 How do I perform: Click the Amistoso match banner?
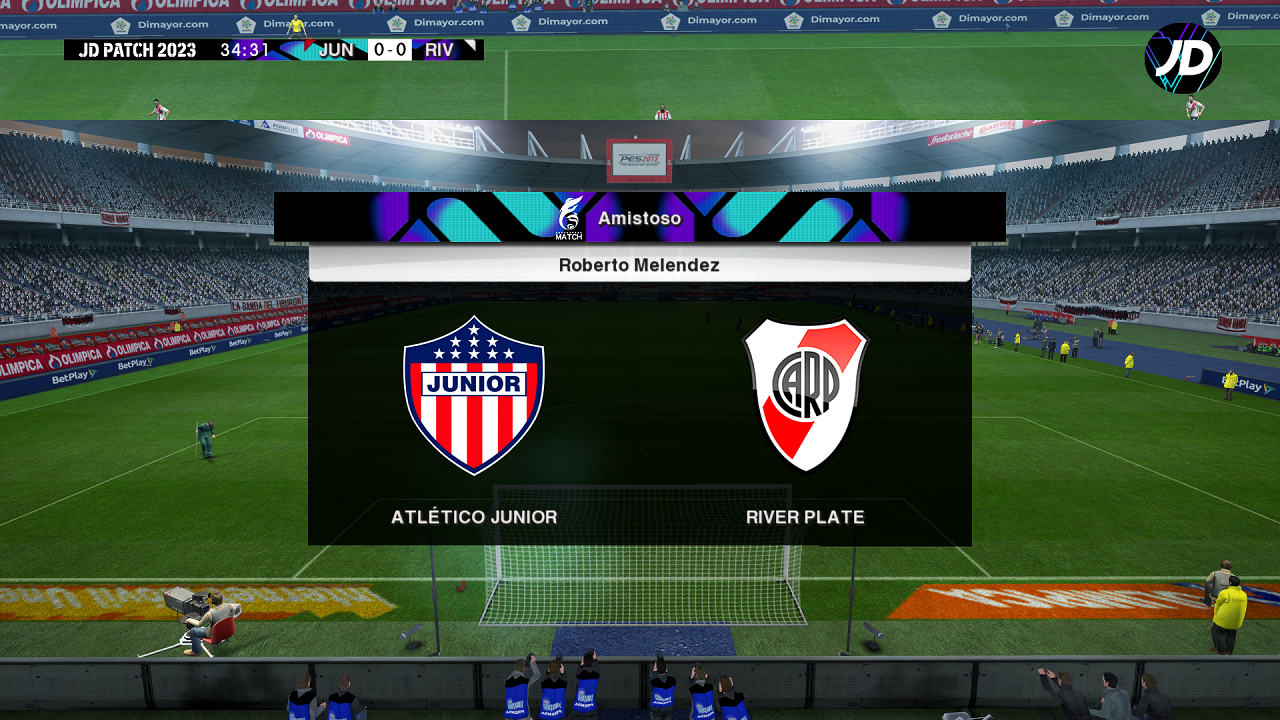coord(639,218)
